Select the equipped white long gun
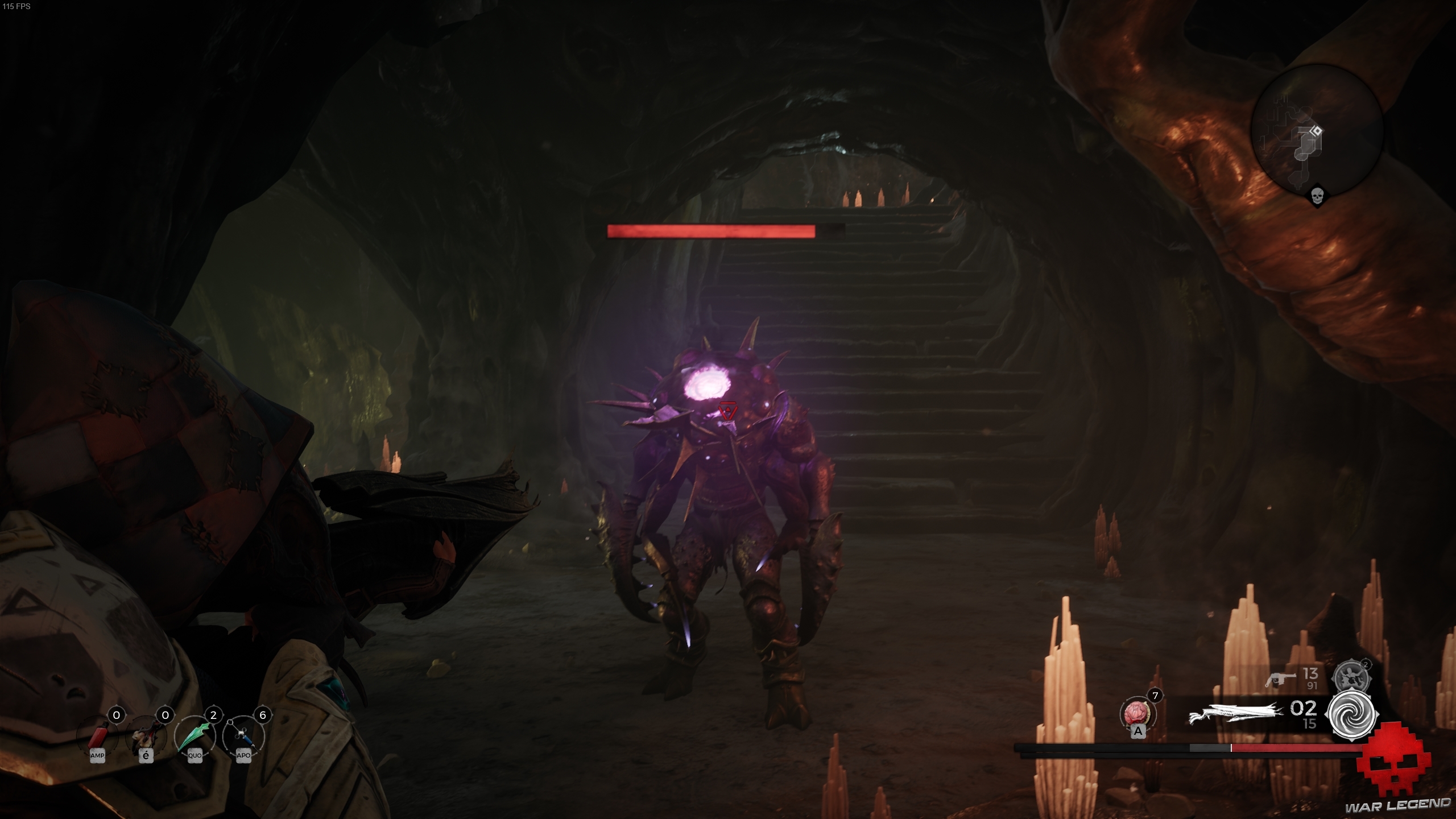1456x819 pixels. [1235, 714]
